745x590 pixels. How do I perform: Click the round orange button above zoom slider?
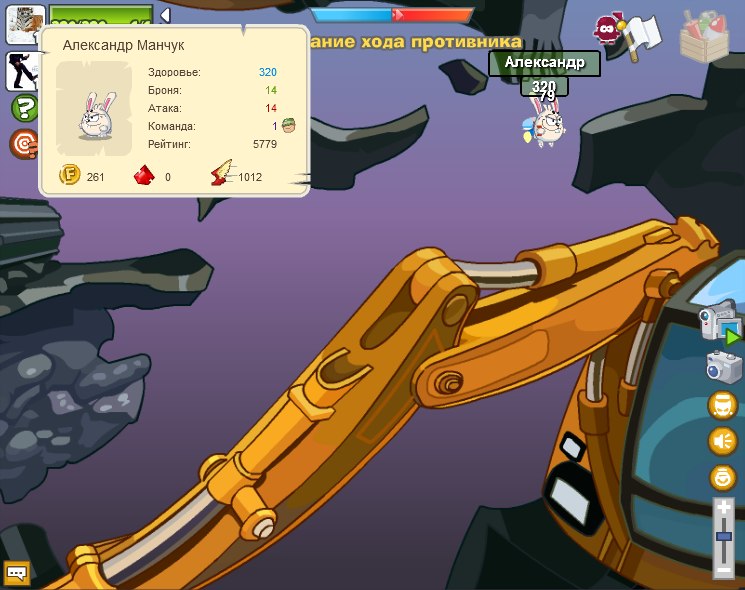coord(723,477)
